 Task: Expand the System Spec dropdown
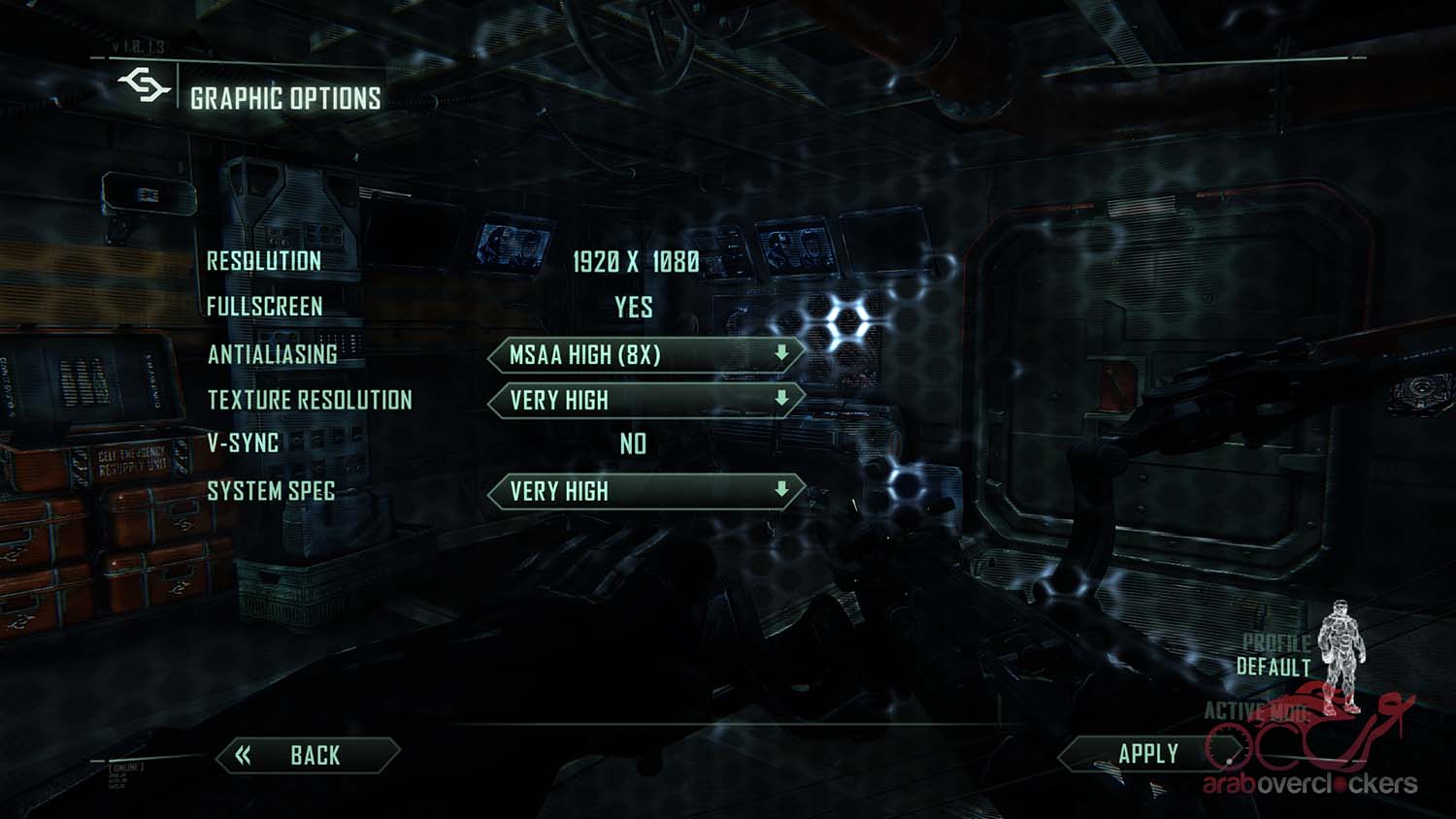pos(645,491)
